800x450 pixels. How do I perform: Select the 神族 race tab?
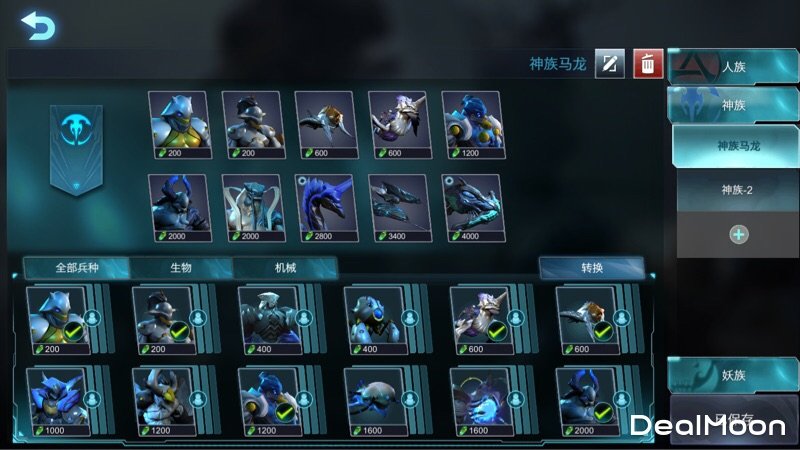[733, 104]
